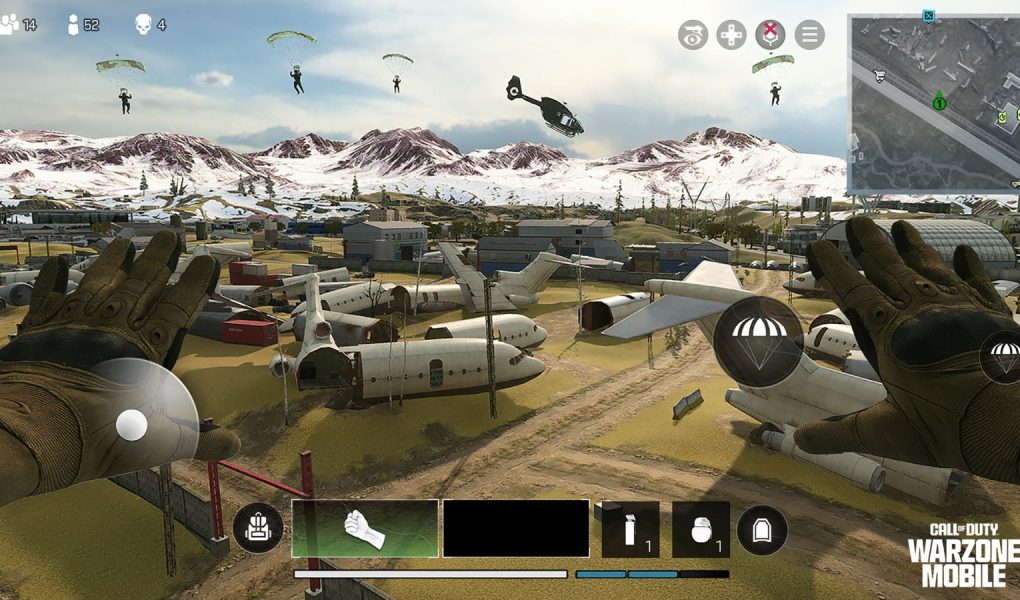Image resolution: width=1020 pixels, height=600 pixels.
Task: Select the fists weapon slot
Action: pyautogui.click(x=365, y=528)
